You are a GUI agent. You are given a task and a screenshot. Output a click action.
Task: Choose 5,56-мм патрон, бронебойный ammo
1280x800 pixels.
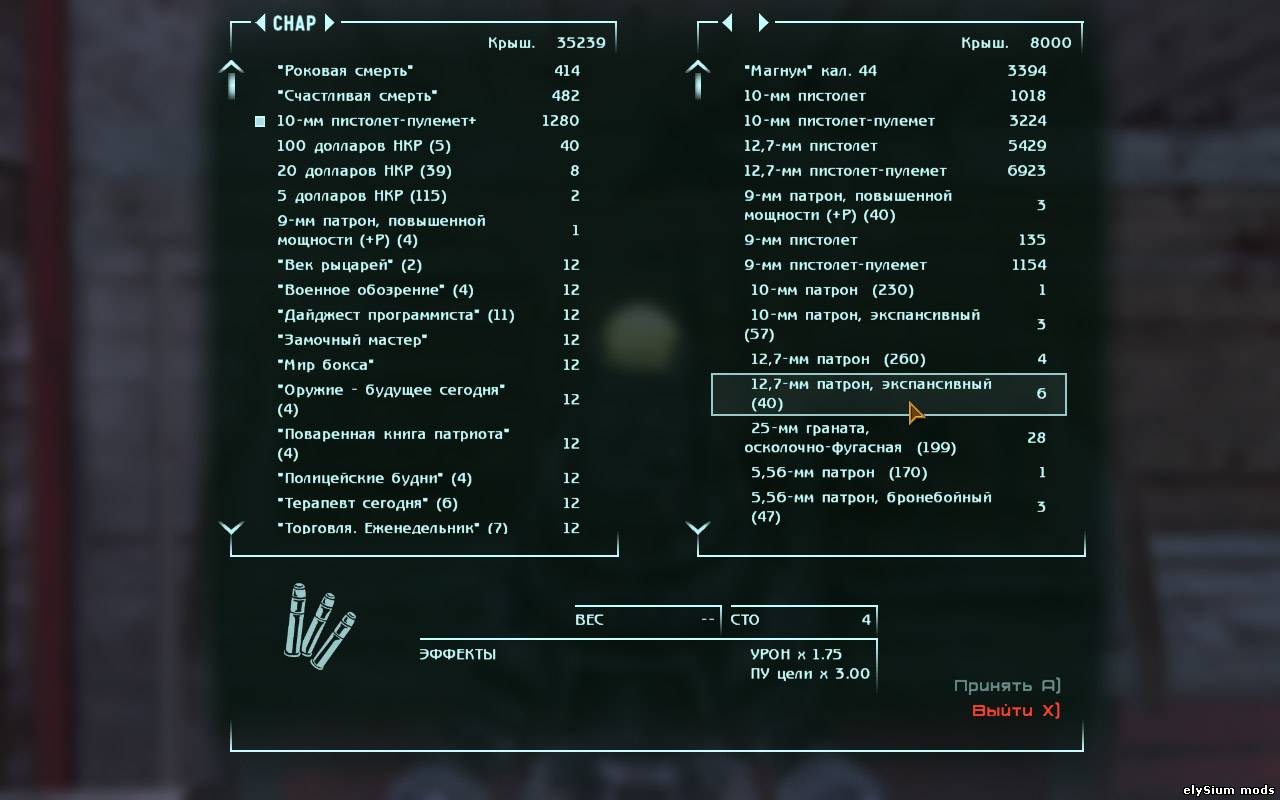pyautogui.click(x=870, y=507)
